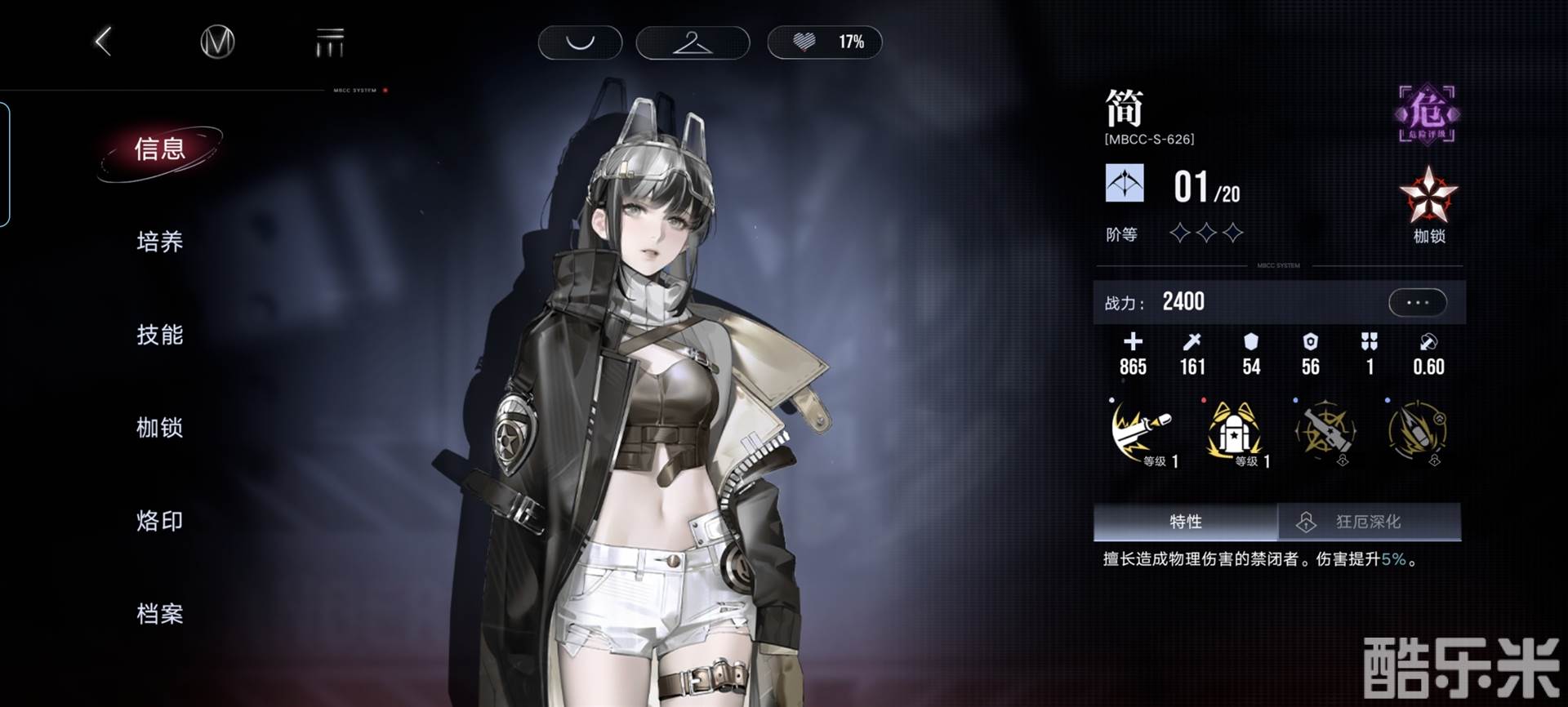This screenshot has width=1568, height=707.
Task: Switch to the 特性 tab
Action: tap(1185, 522)
